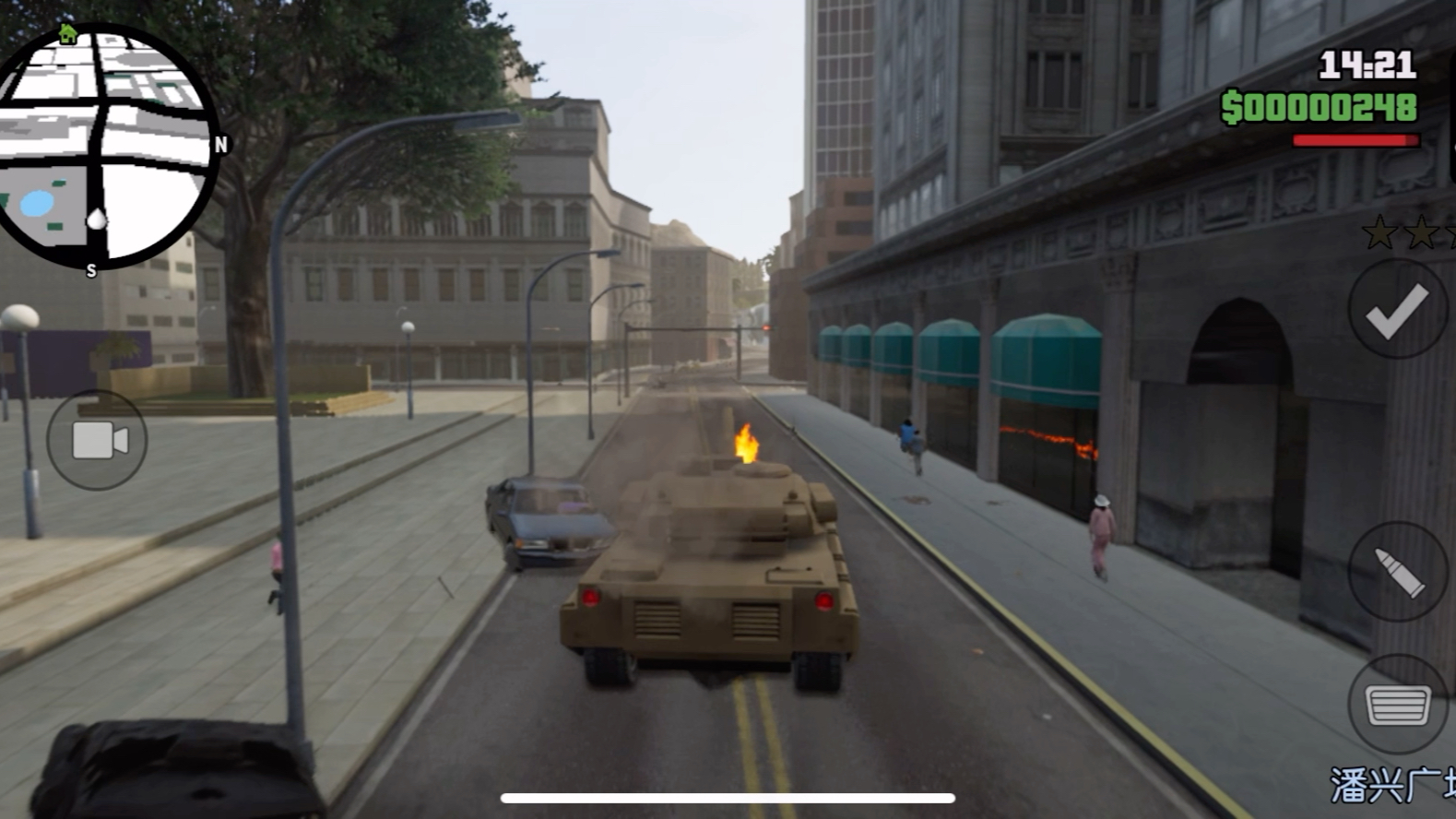
Task: Toggle cinematic camera mode with the camera button
Action: click(x=95, y=440)
